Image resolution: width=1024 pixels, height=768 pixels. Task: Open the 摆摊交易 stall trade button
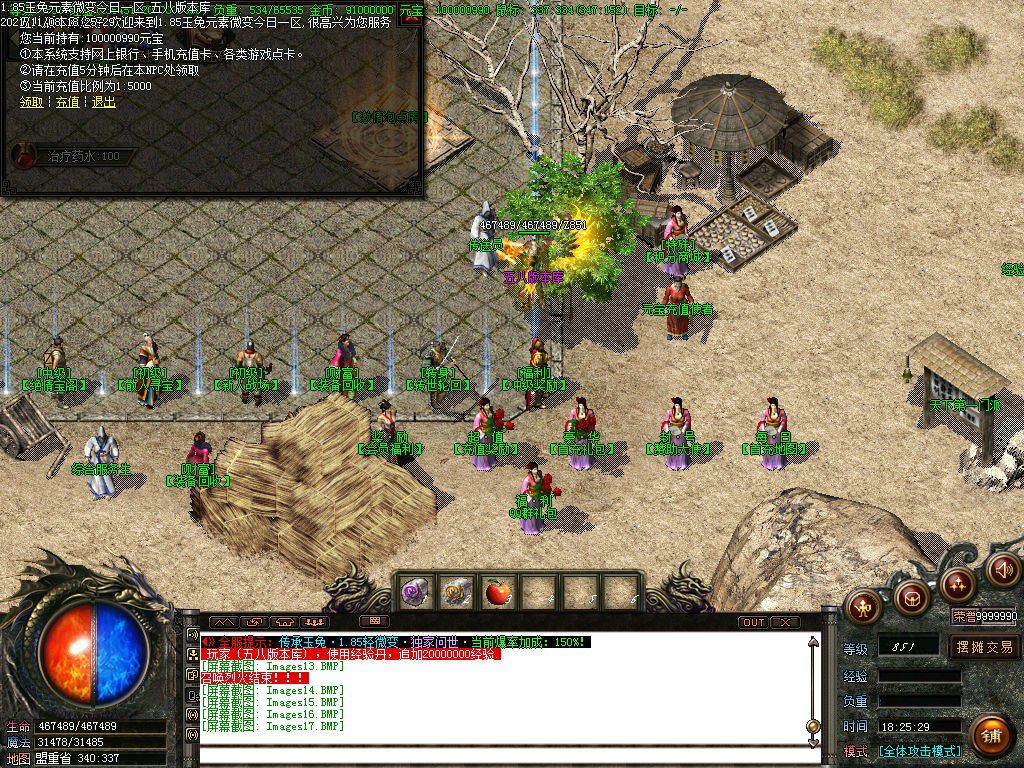984,647
